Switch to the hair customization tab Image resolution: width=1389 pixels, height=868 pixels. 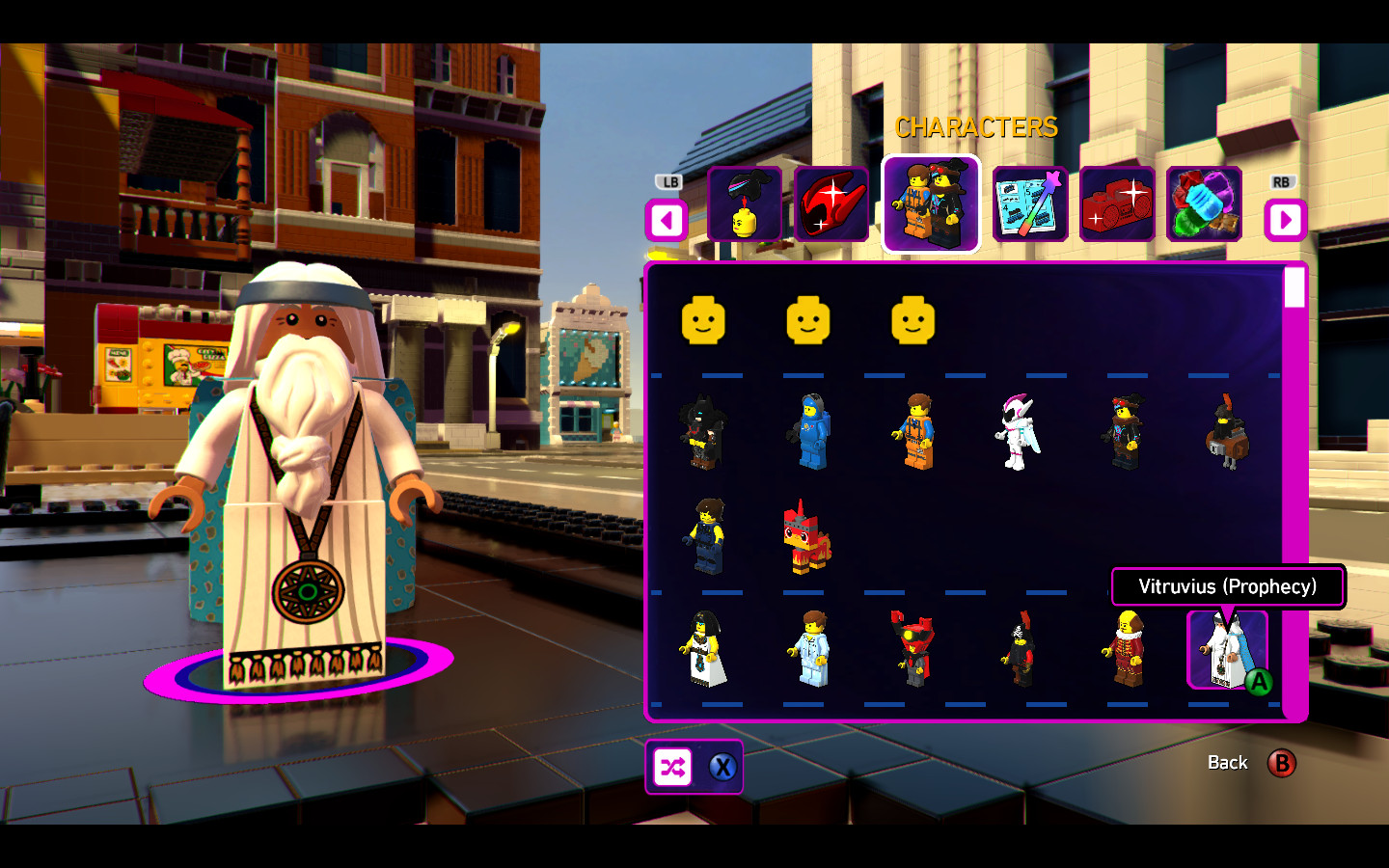point(745,204)
